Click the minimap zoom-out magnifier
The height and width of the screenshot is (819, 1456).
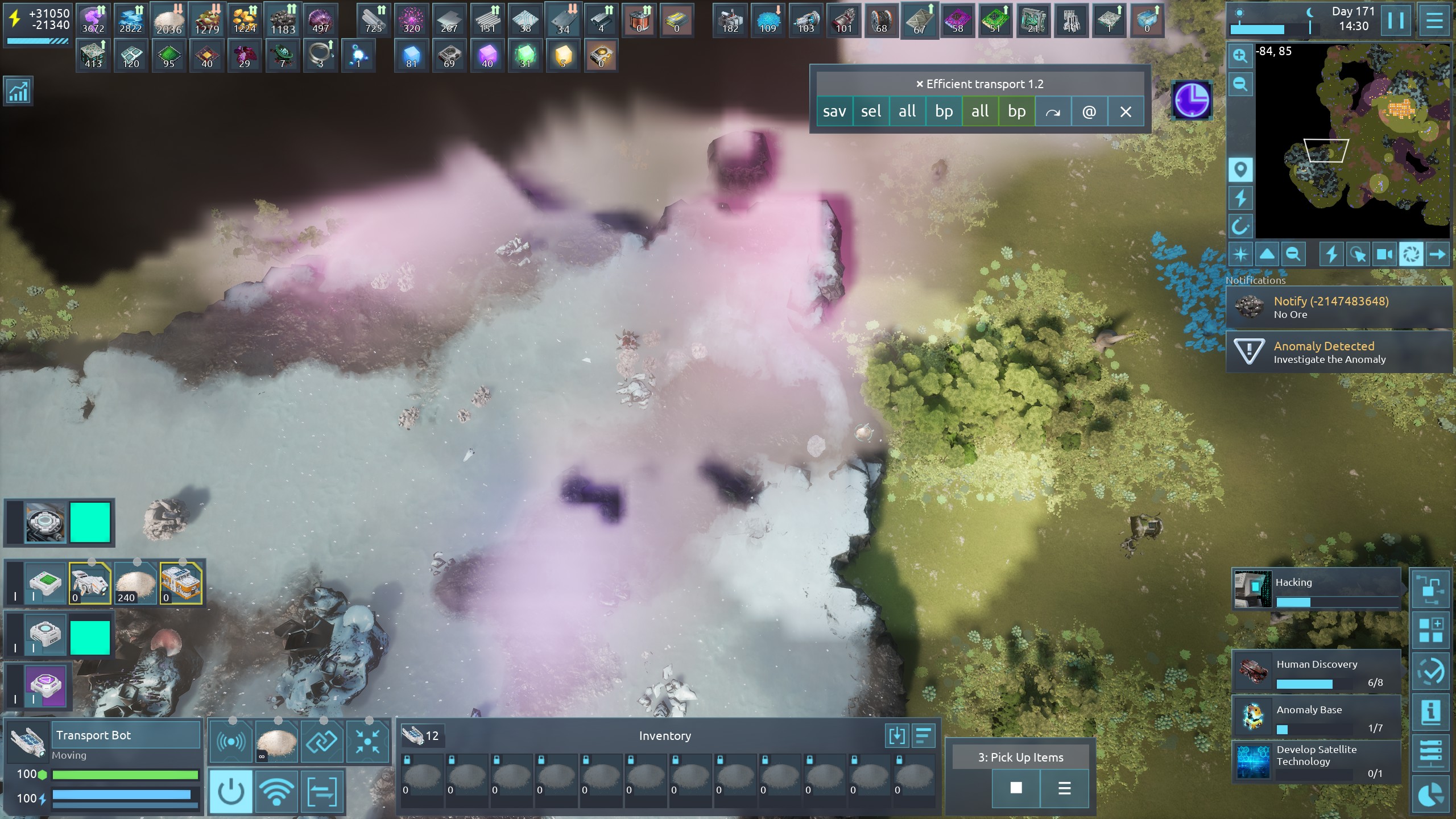coord(1240,85)
